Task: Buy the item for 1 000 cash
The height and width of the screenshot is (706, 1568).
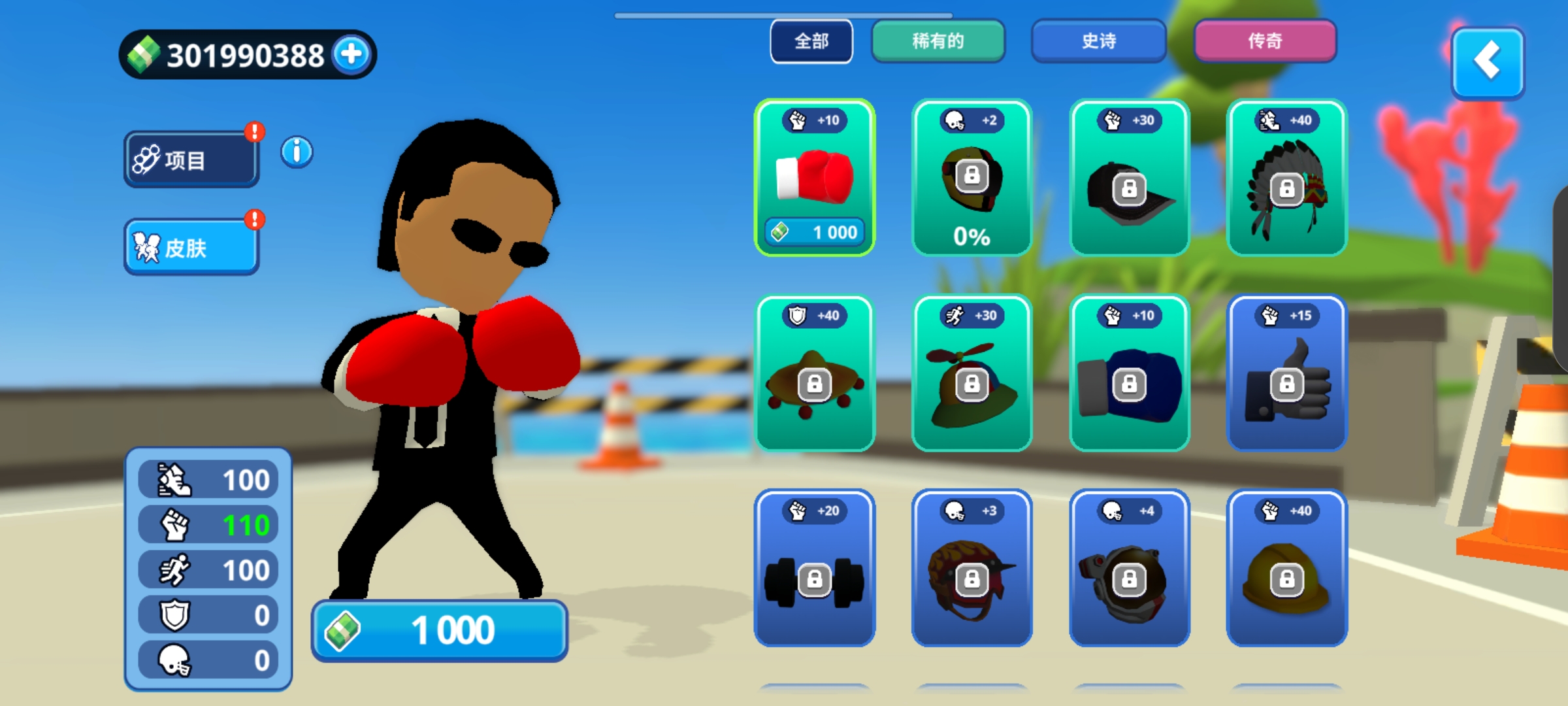Action: tap(439, 631)
